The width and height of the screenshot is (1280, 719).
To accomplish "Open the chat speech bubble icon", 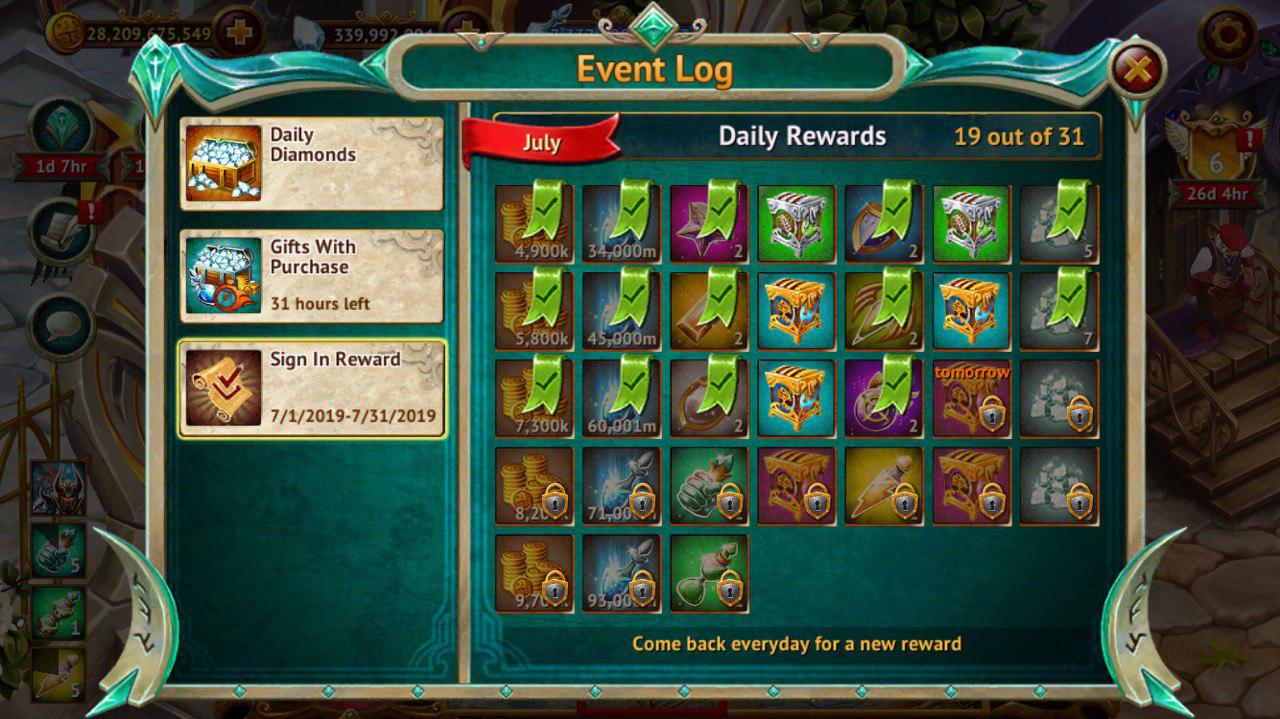I will [x=61, y=325].
